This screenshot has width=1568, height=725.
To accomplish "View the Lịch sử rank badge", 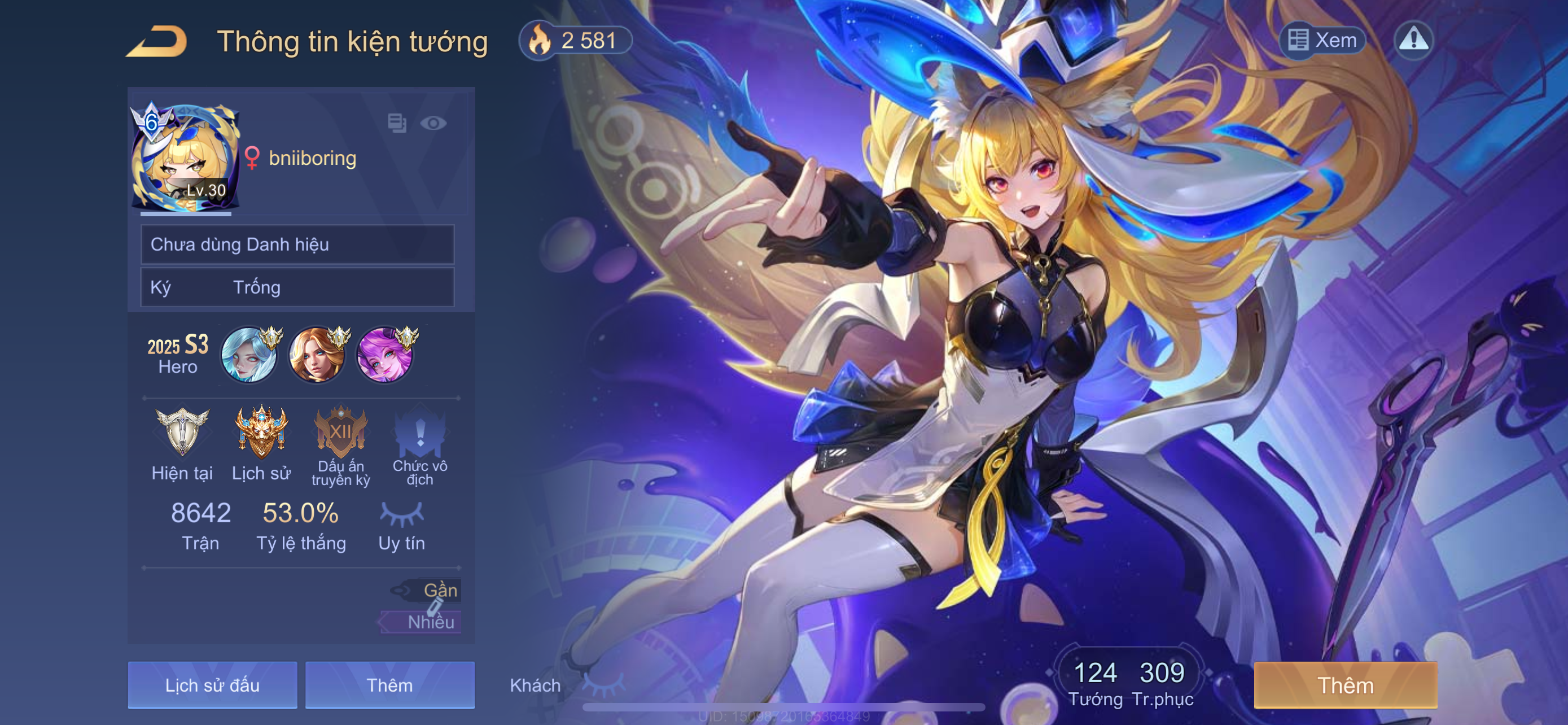I will click(x=261, y=432).
